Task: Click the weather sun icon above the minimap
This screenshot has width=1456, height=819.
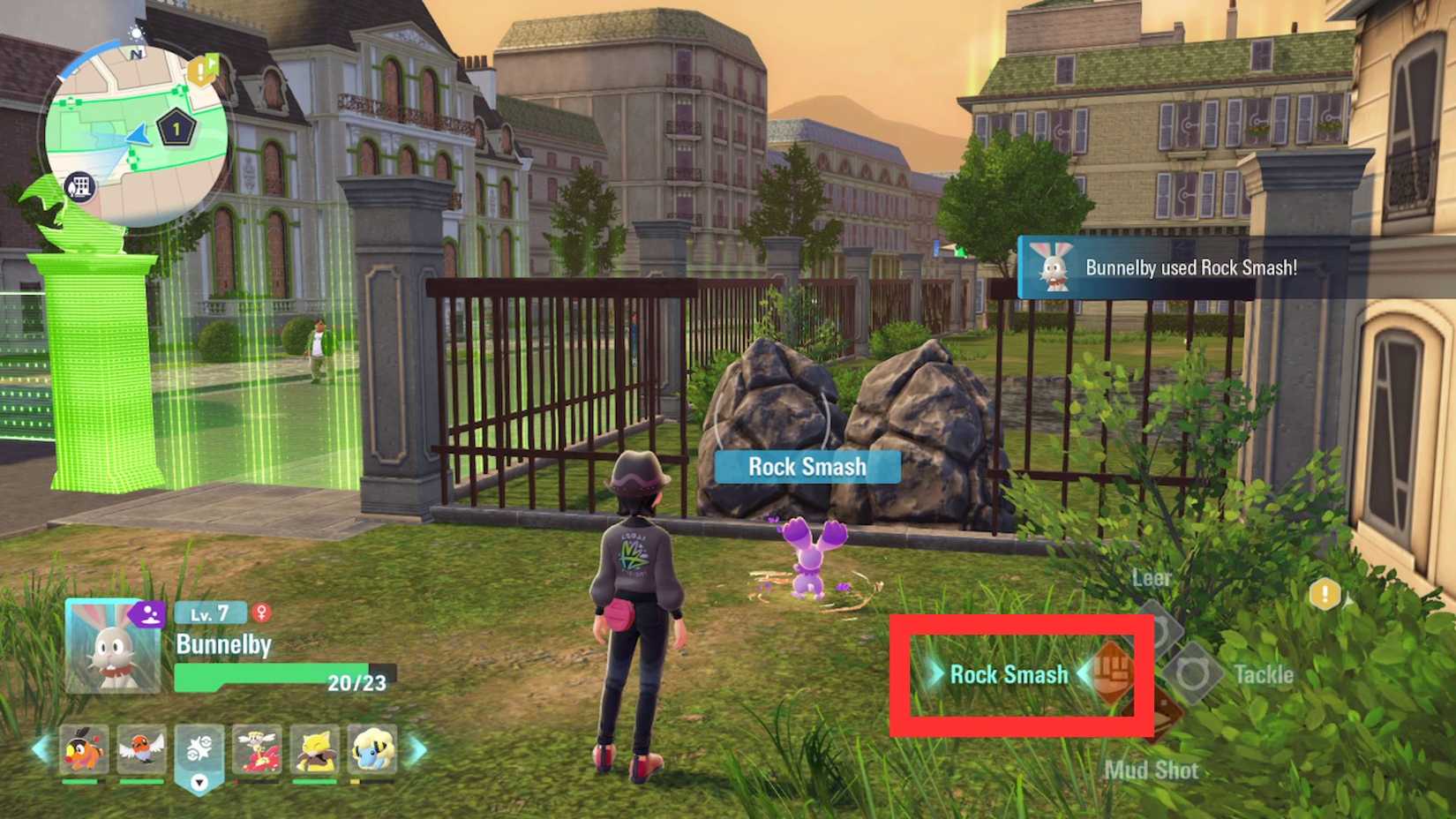Action: coord(137,33)
